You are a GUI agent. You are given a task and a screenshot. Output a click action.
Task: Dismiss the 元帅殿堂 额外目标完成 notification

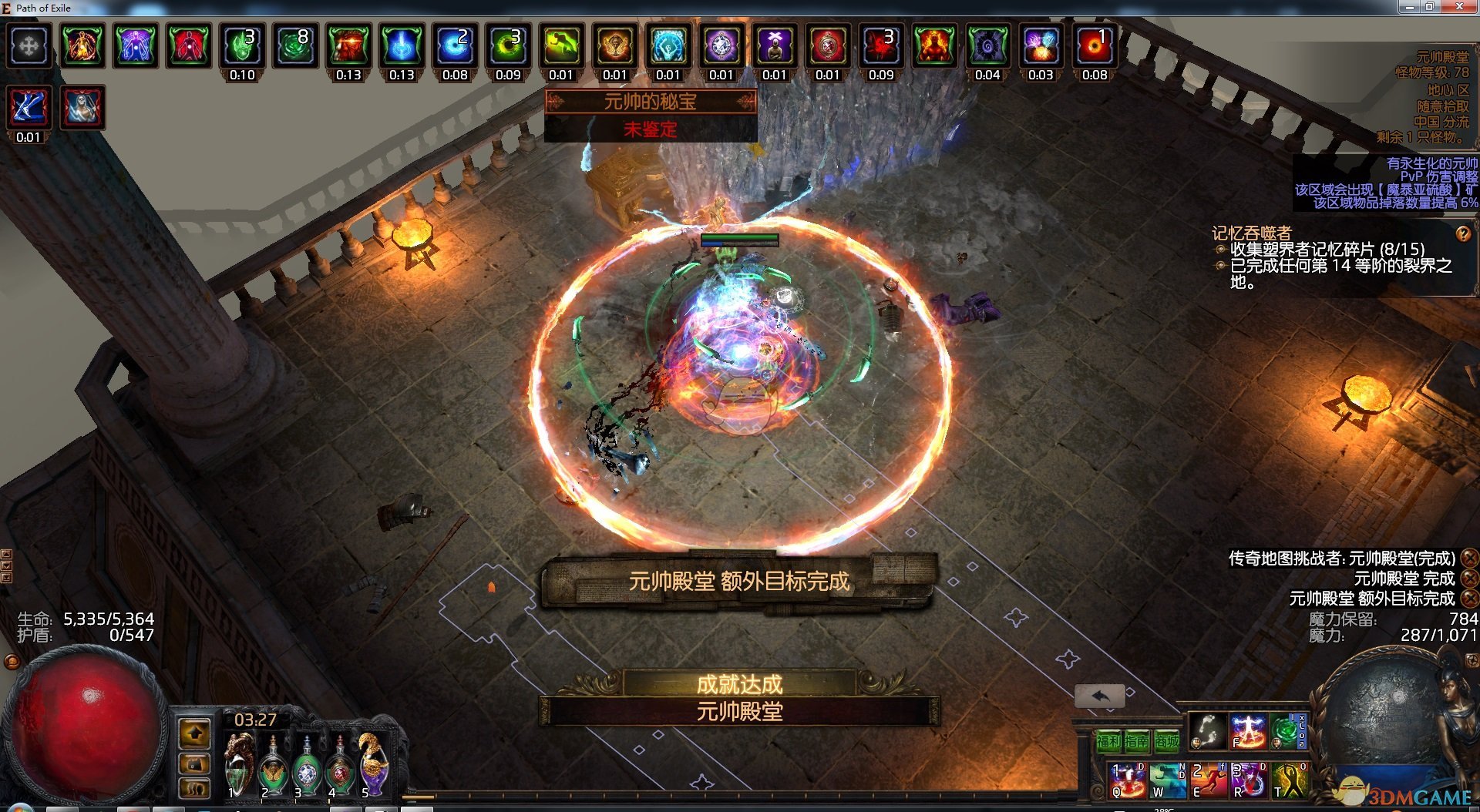point(1470,599)
